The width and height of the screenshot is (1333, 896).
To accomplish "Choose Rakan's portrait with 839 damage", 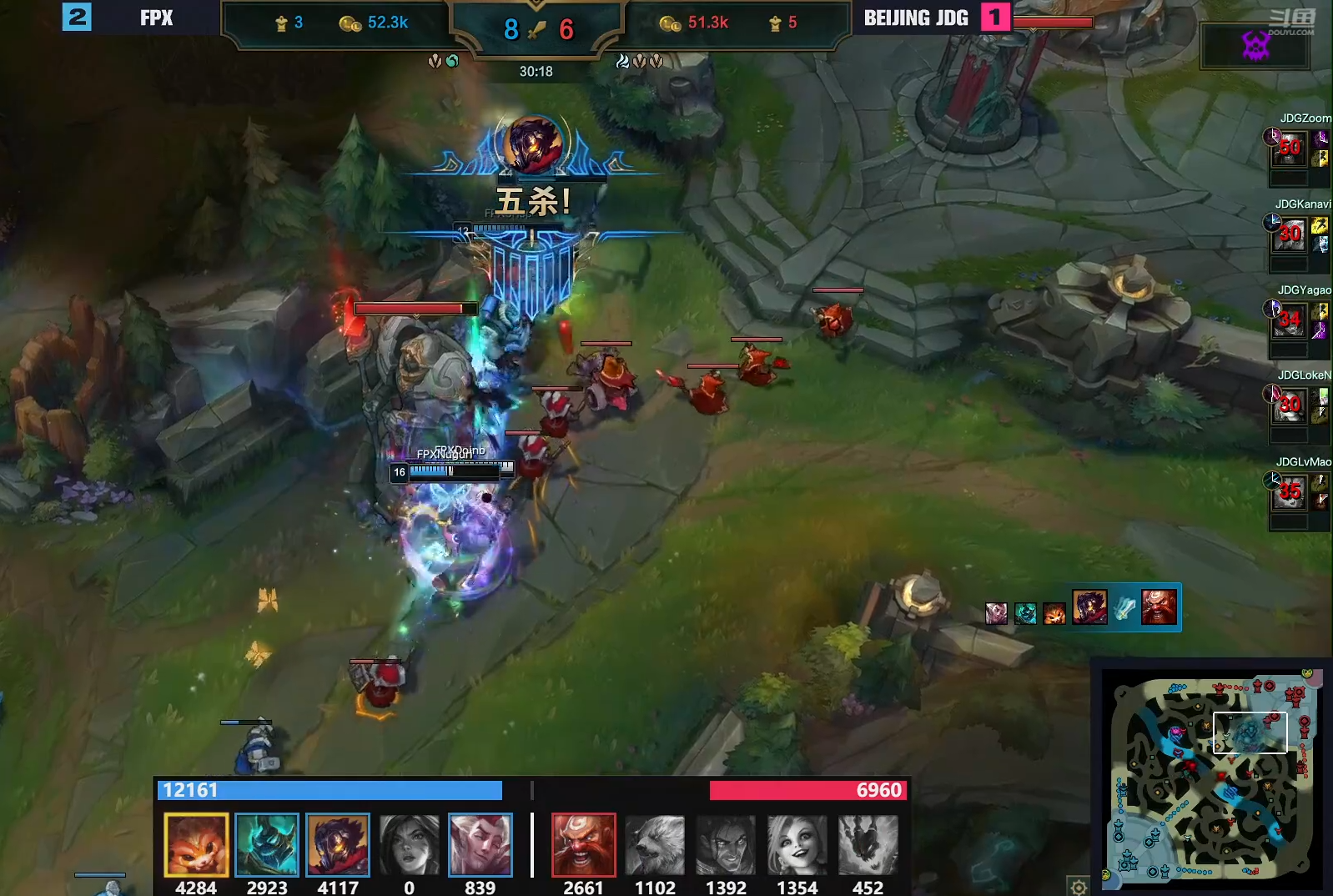I will [x=480, y=844].
